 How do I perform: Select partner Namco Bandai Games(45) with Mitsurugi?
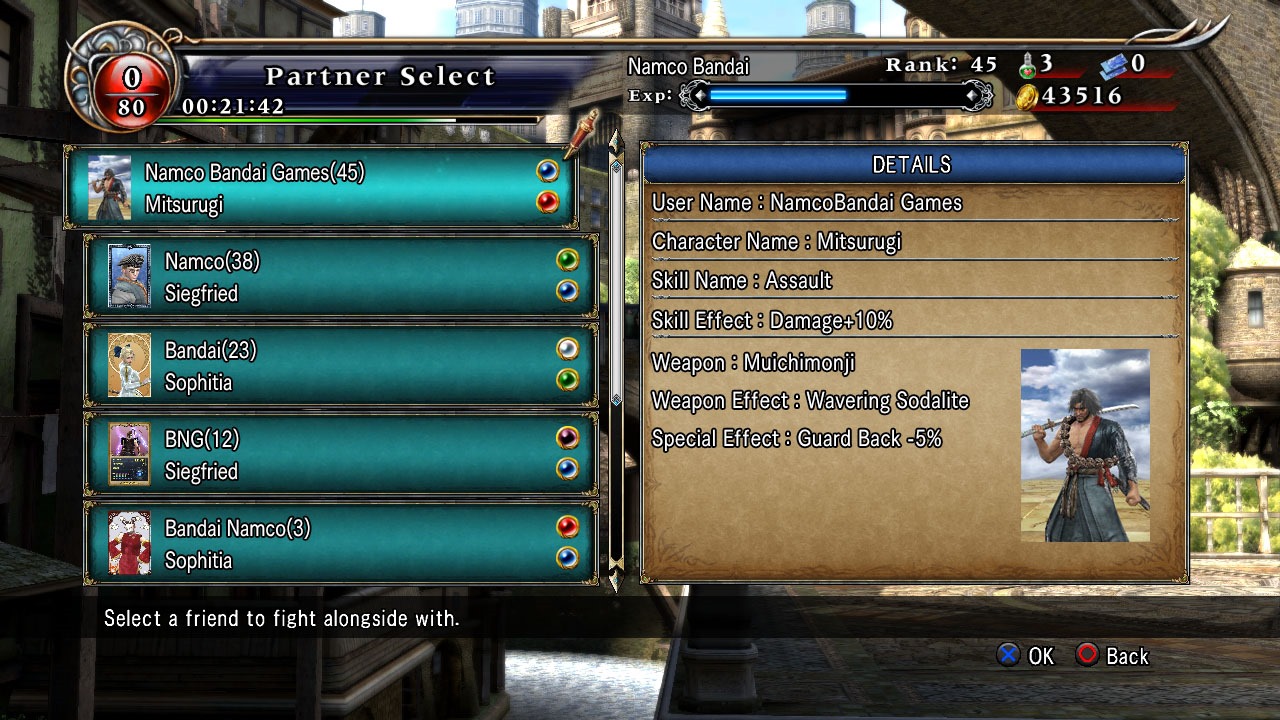pyautogui.click(x=320, y=188)
